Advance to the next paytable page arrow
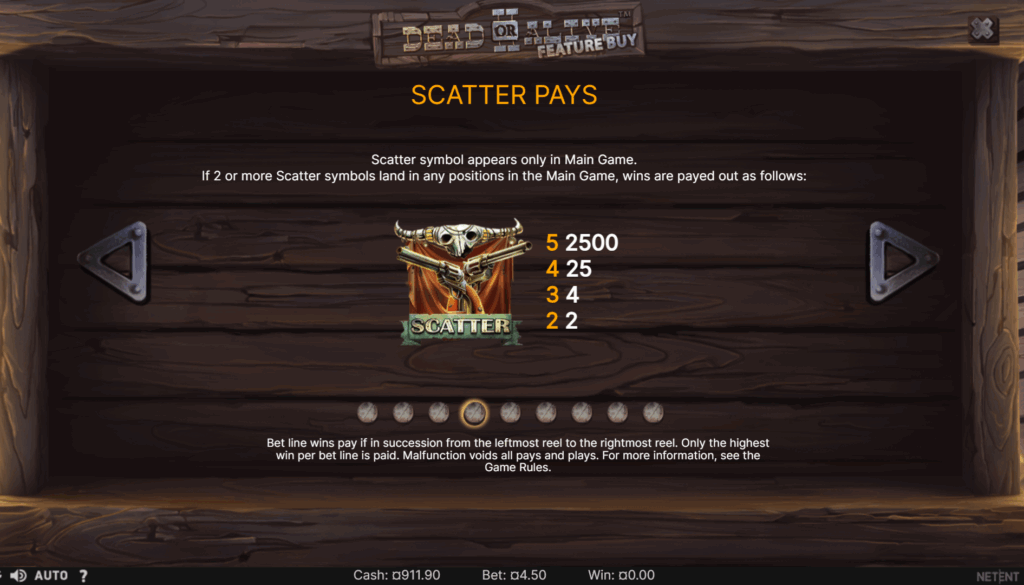 (x=903, y=262)
